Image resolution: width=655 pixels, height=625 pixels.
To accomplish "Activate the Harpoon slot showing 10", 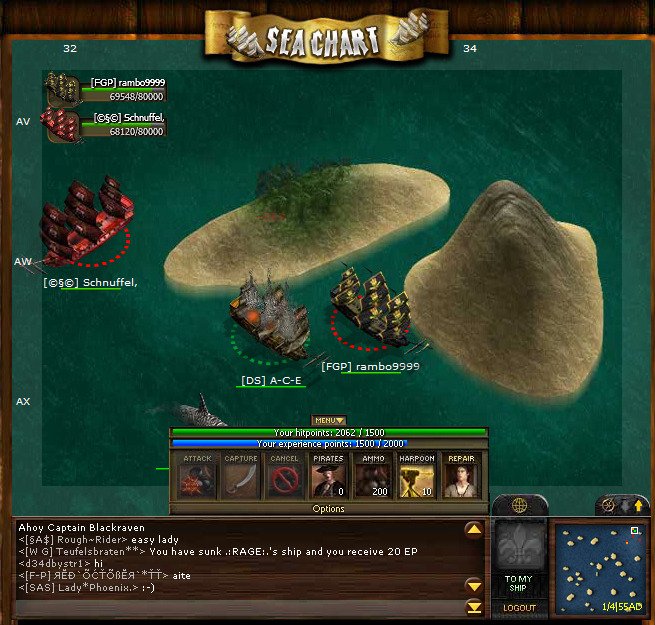I will tap(417, 475).
